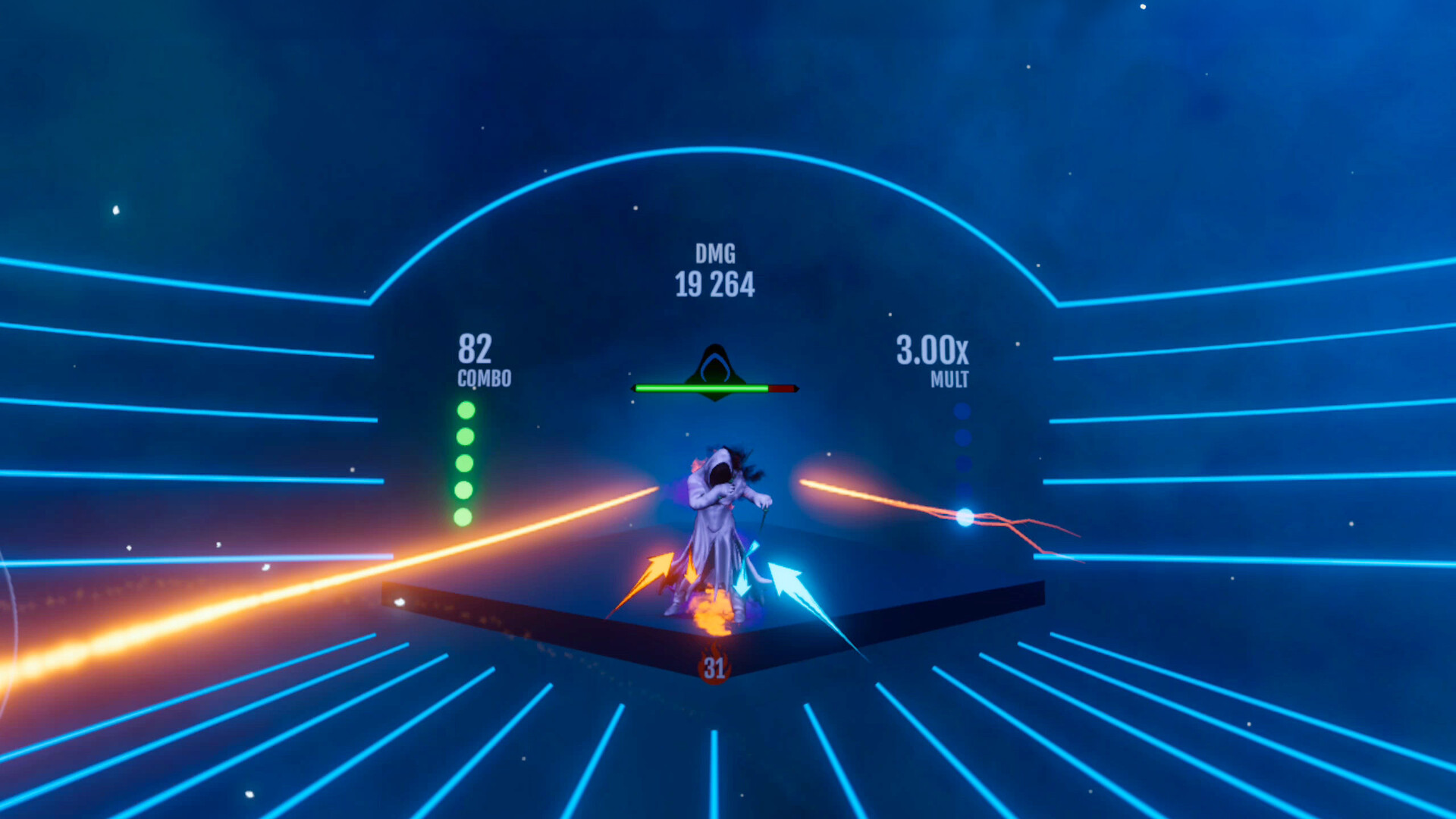Open the COMBO label panel

point(483,378)
